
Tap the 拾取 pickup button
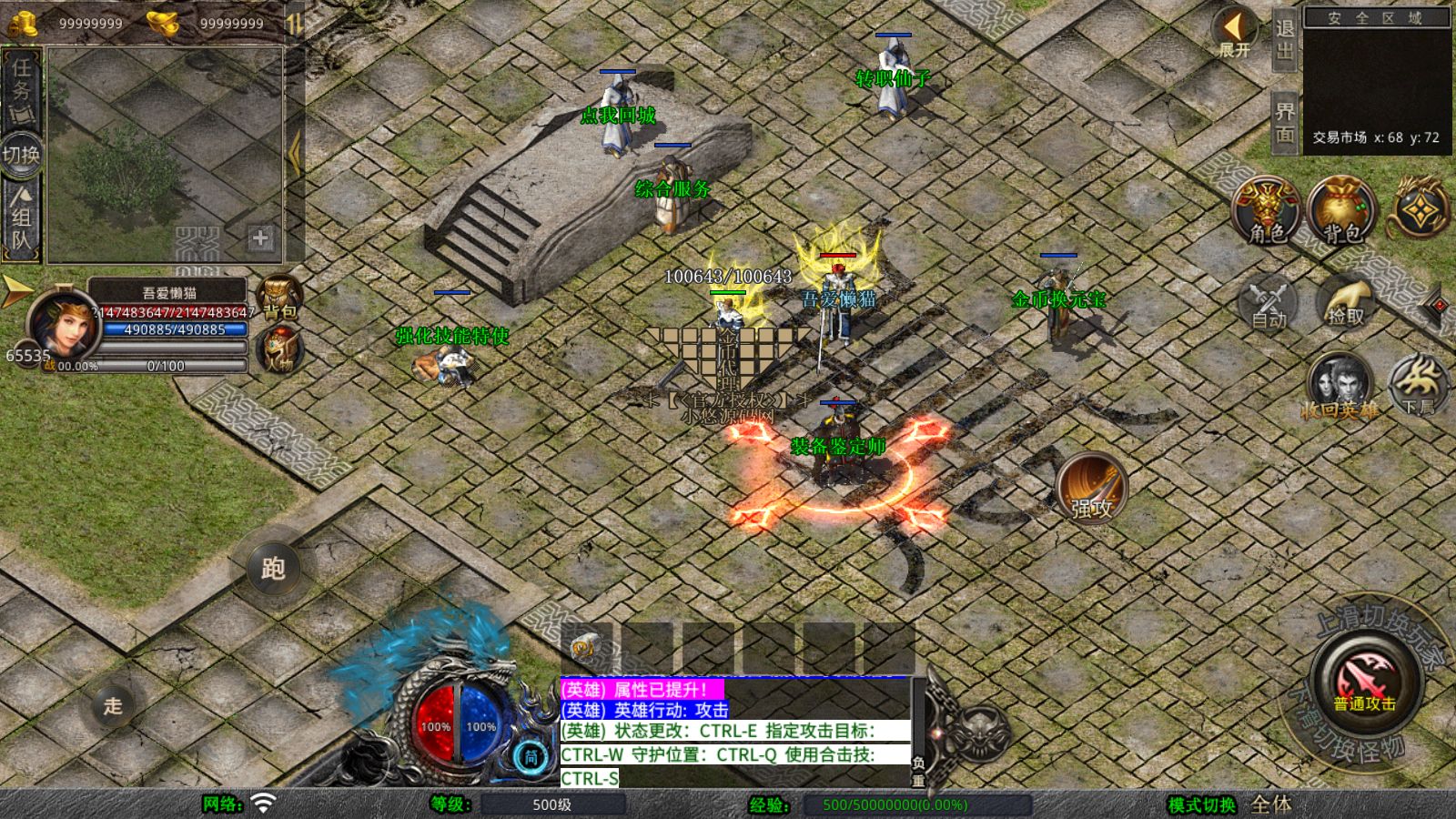click(1345, 302)
